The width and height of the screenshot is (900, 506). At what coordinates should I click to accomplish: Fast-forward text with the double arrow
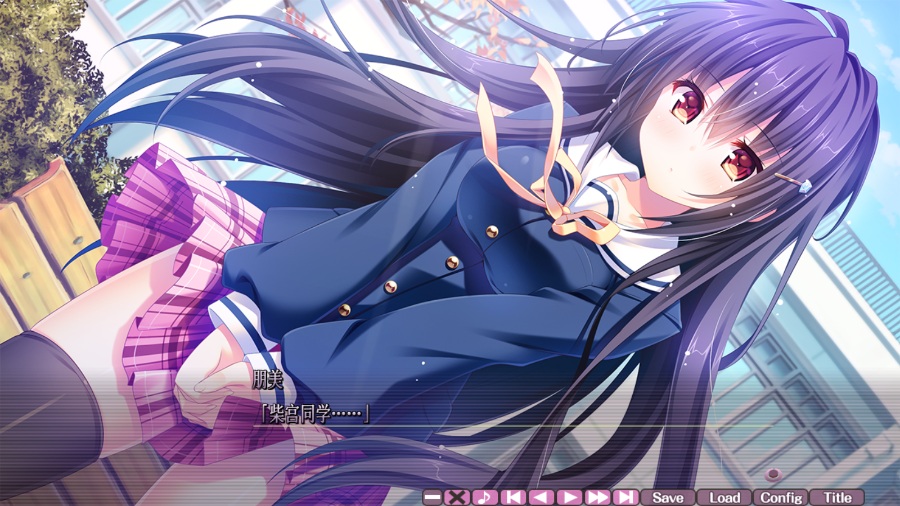tap(597, 497)
